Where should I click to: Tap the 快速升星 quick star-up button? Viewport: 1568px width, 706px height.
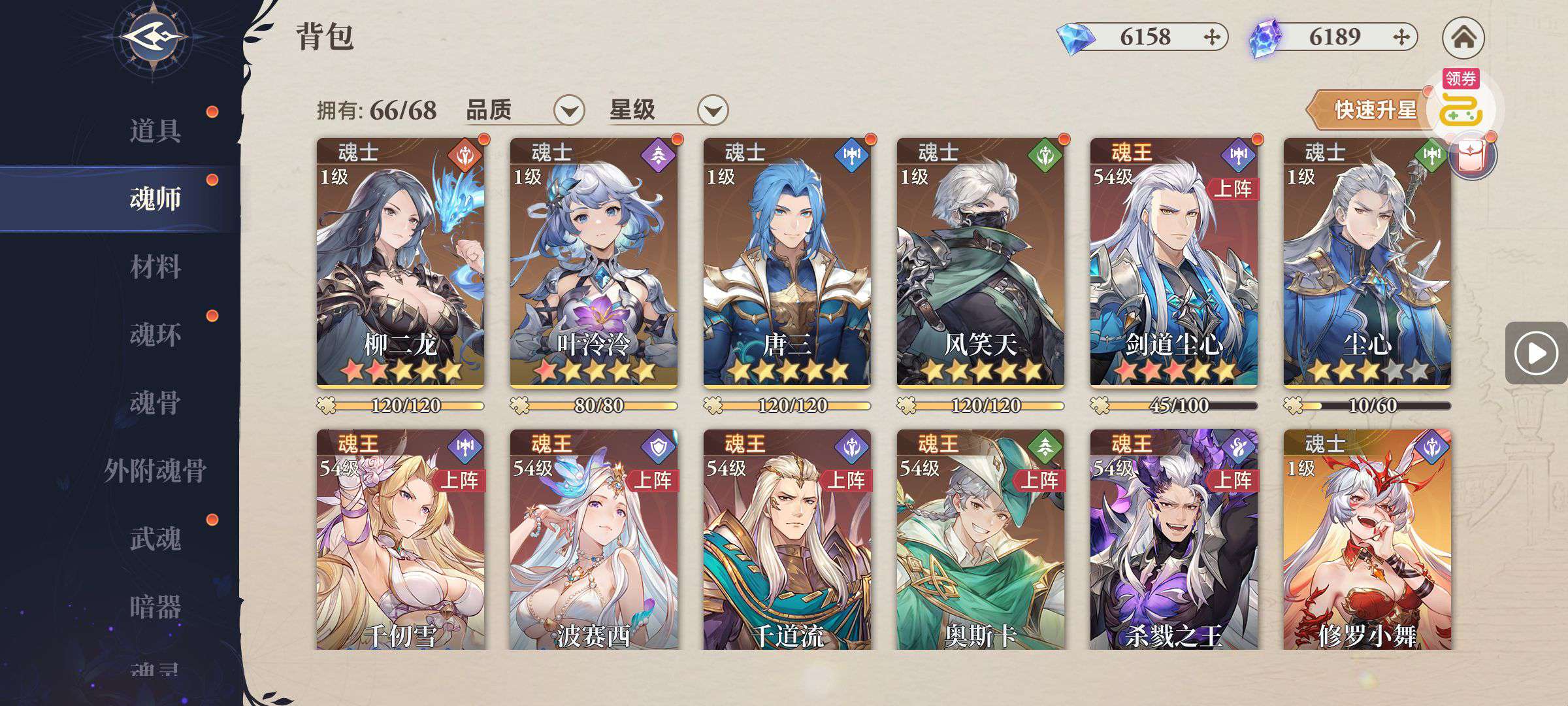(1372, 110)
